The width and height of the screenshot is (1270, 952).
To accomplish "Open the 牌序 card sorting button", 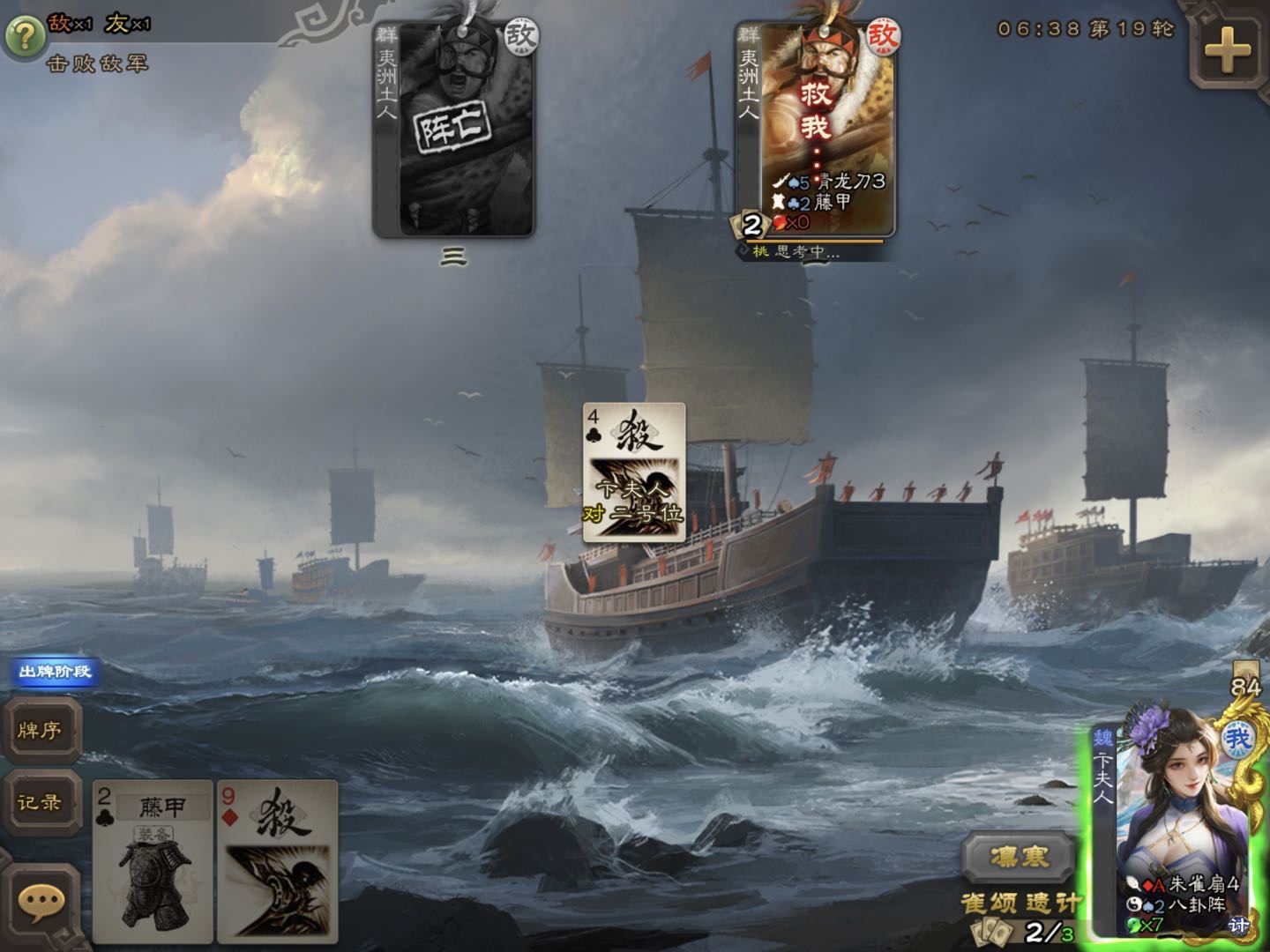I will coord(41,731).
